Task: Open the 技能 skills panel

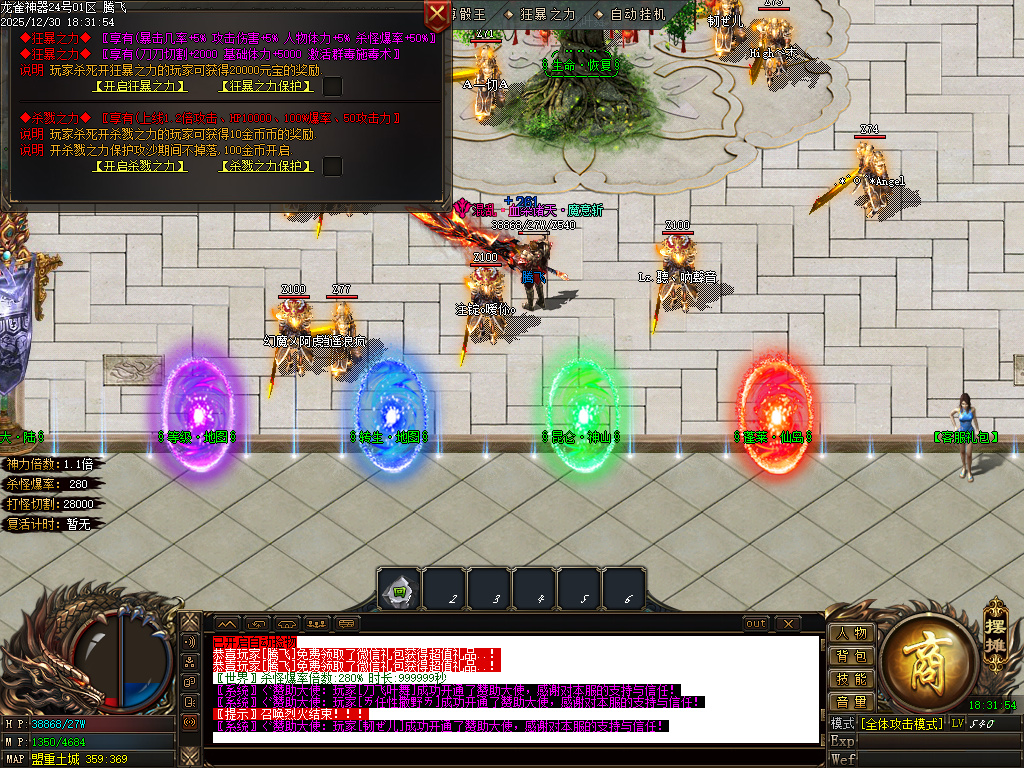Action: tap(851, 679)
